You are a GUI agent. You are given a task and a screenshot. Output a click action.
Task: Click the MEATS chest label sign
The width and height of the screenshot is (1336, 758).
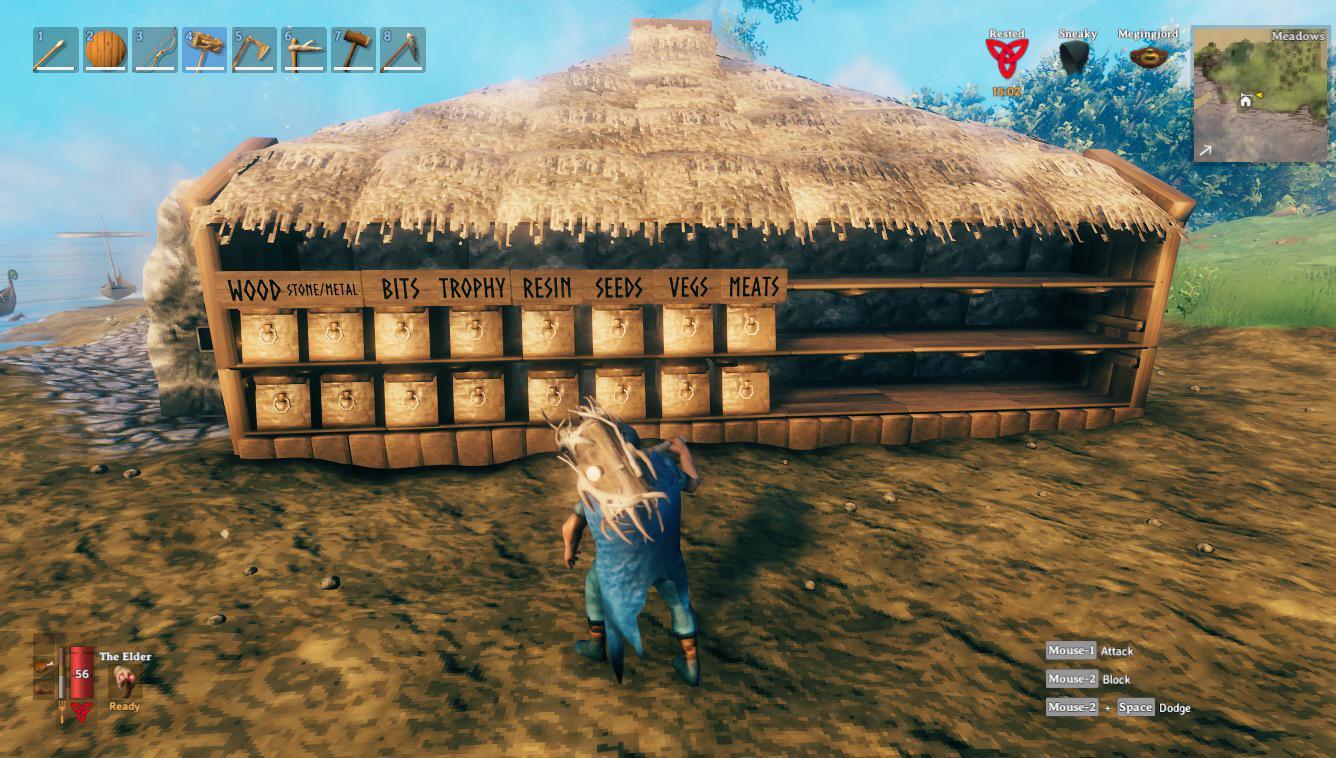(754, 286)
